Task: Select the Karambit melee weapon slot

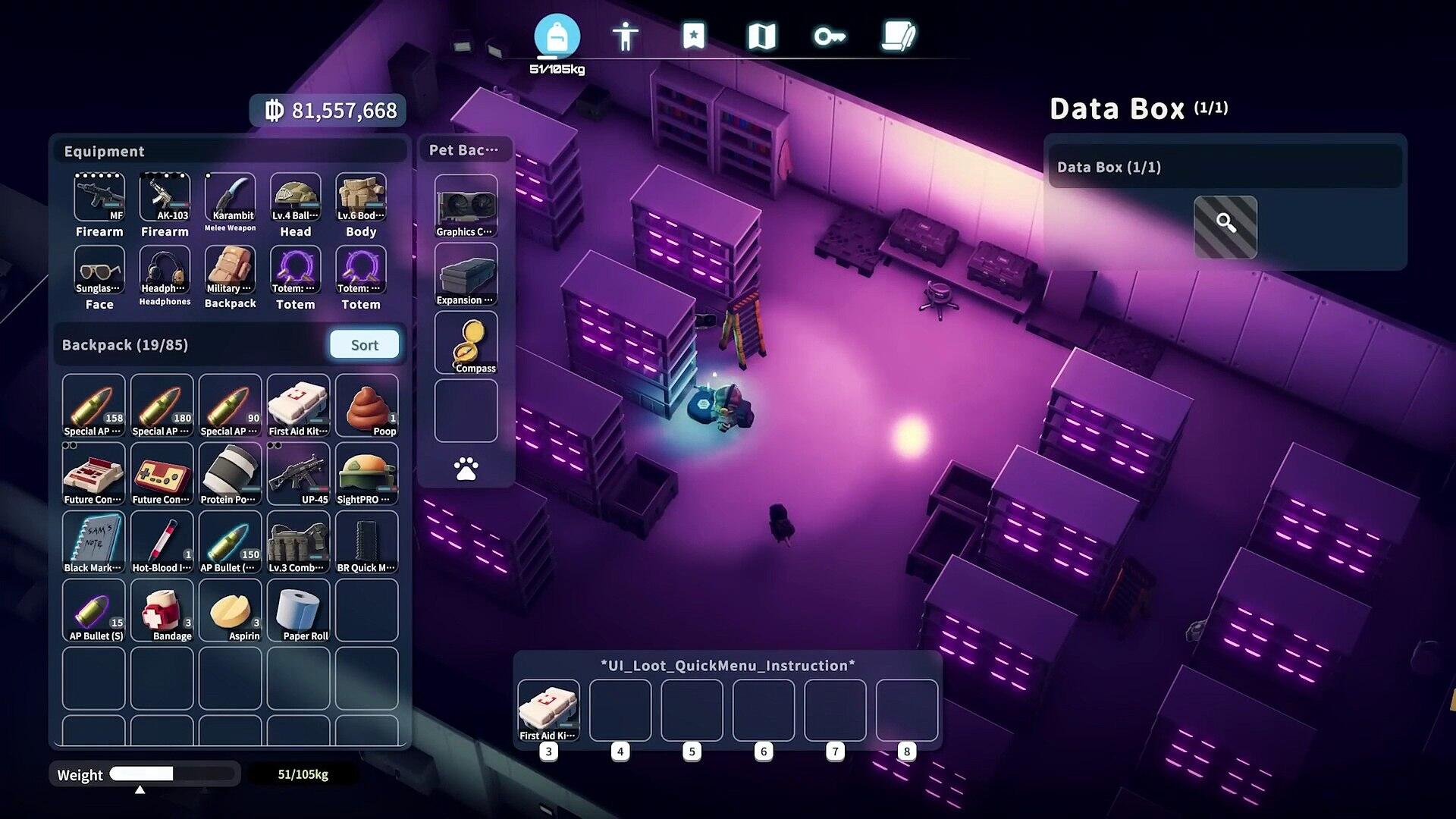Action: pyautogui.click(x=230, y=198)
